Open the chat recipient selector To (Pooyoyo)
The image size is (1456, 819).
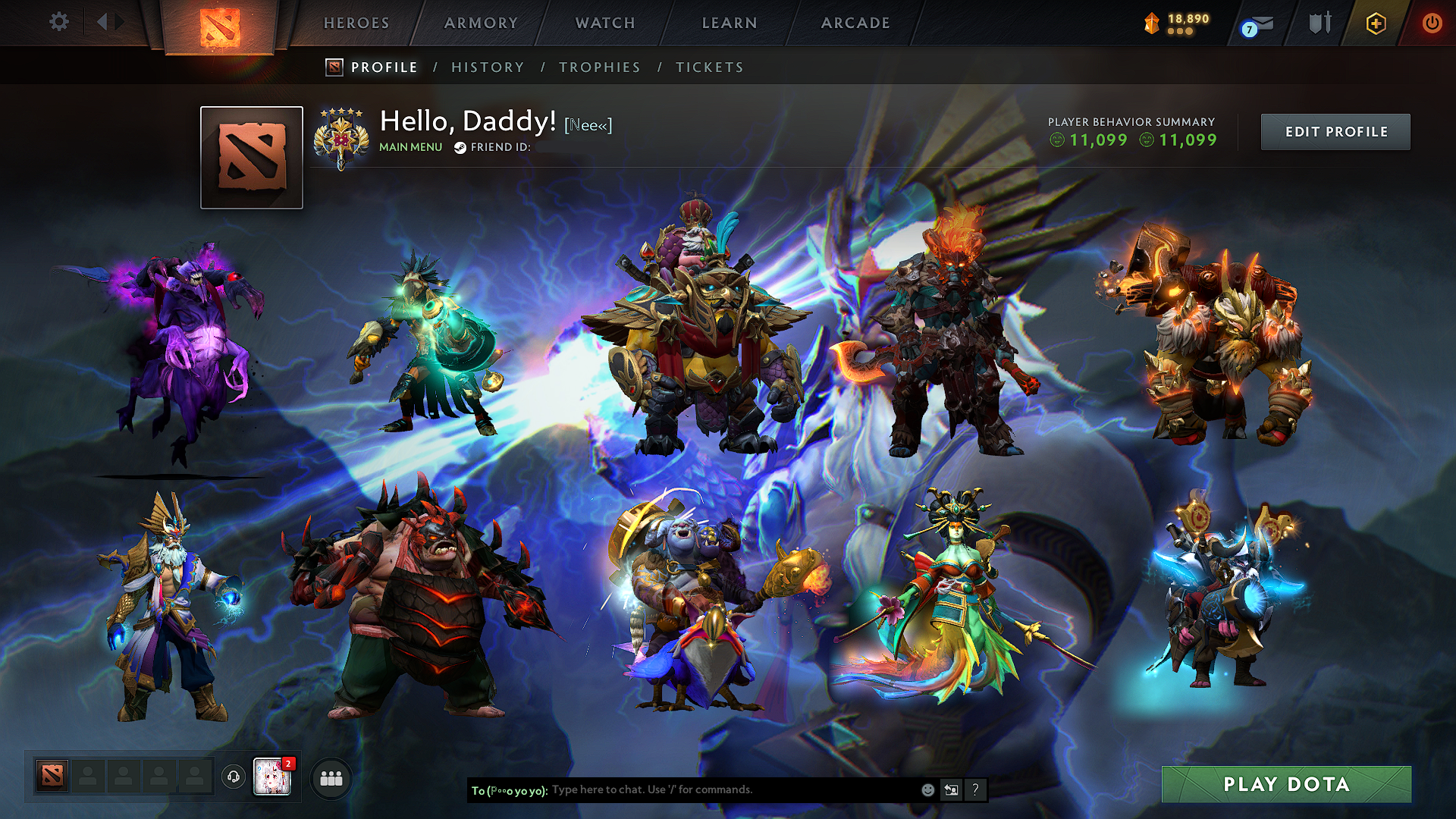[510, 789]
